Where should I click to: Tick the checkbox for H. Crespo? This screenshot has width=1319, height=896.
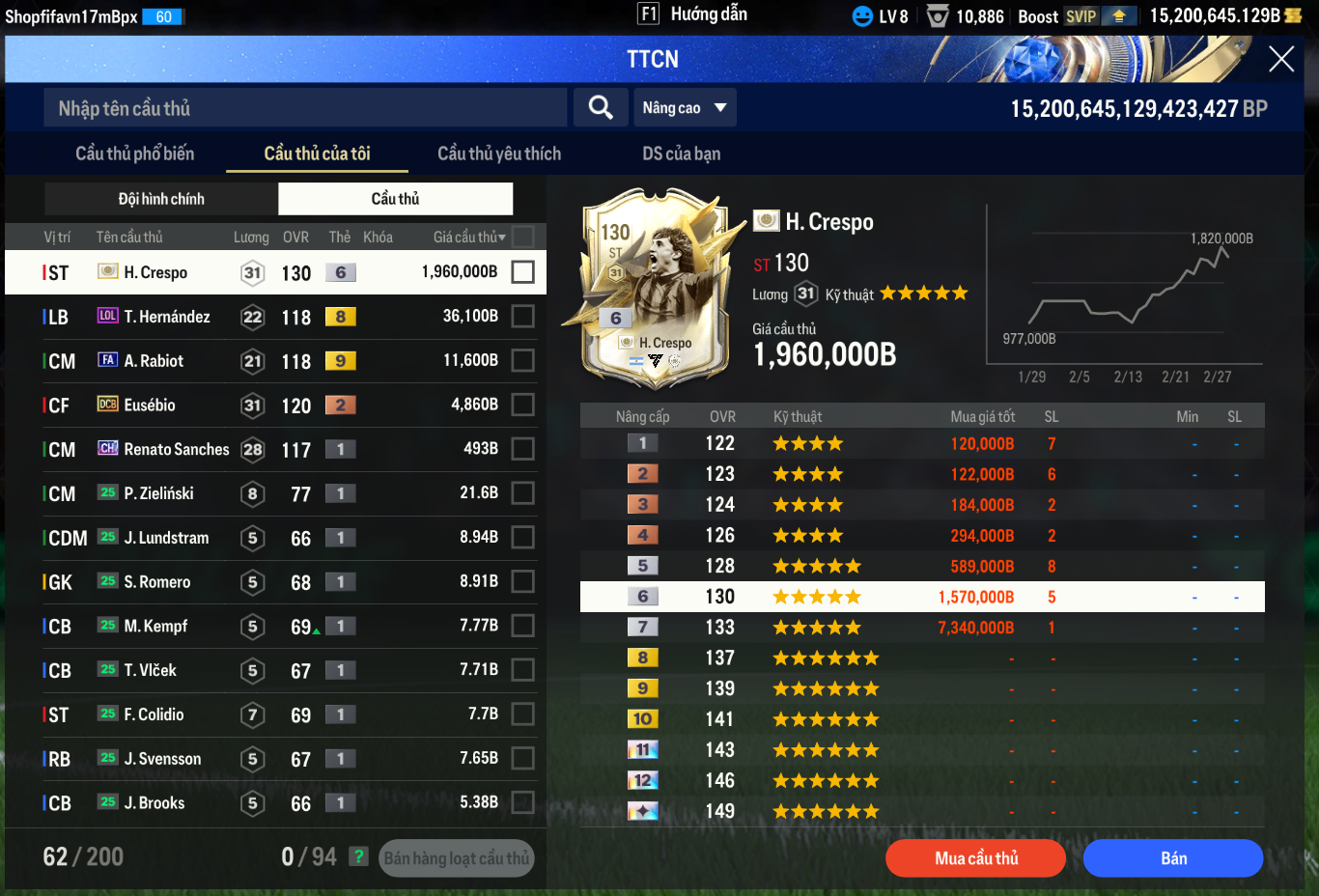pyautogui.click(x=522, y=272)
